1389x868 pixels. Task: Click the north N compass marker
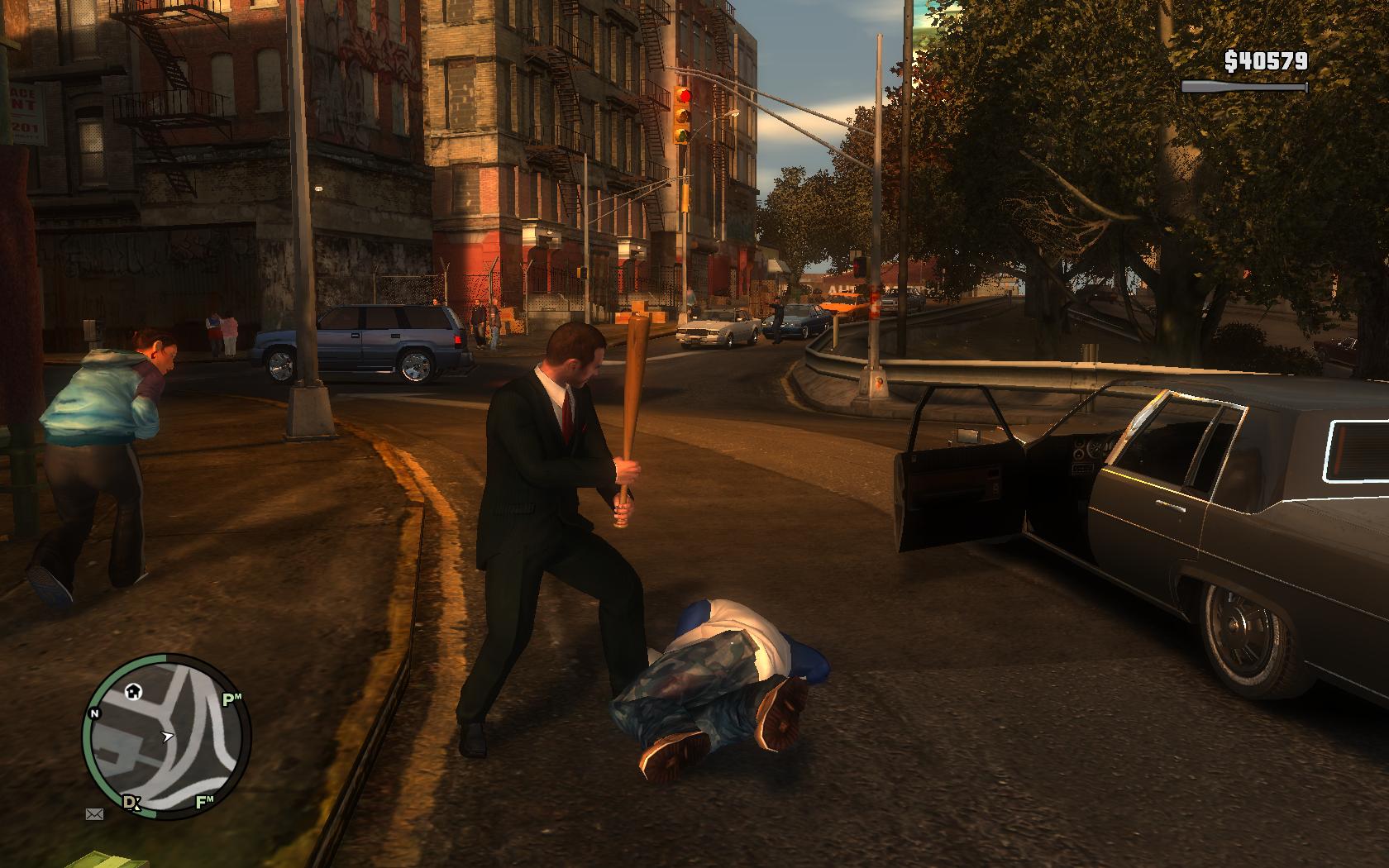pos(95,713)
